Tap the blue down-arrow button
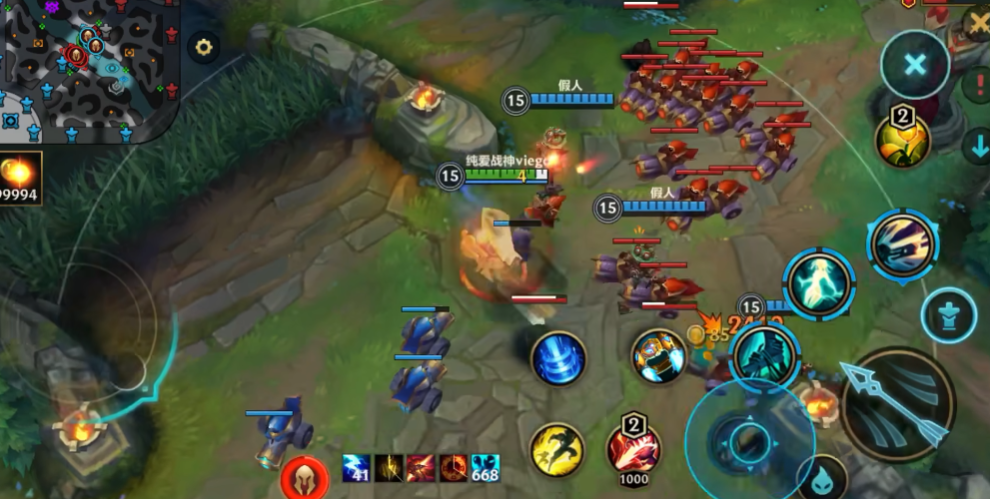This screenshot has height=499, width=990. (x=976, y=146)
